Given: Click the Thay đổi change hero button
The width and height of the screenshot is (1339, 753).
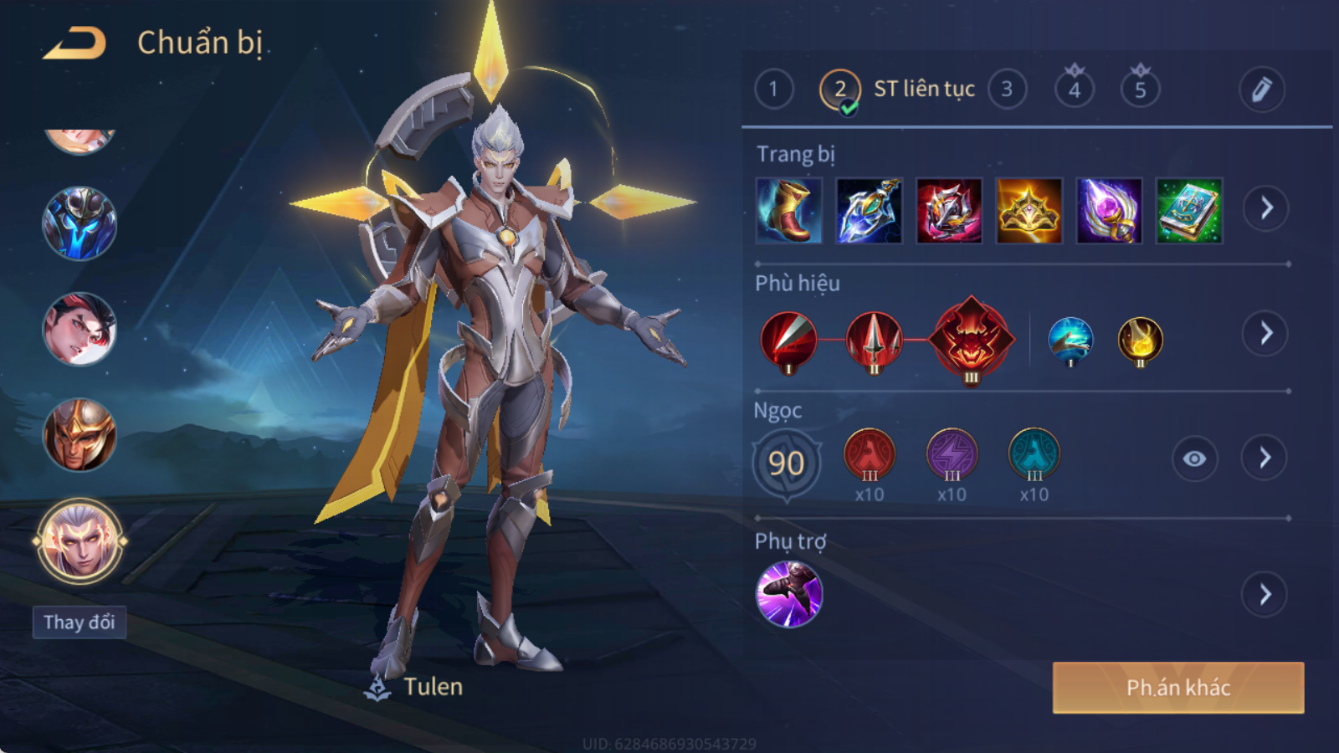Looking at the screenshot, I should tap(79, 622).
